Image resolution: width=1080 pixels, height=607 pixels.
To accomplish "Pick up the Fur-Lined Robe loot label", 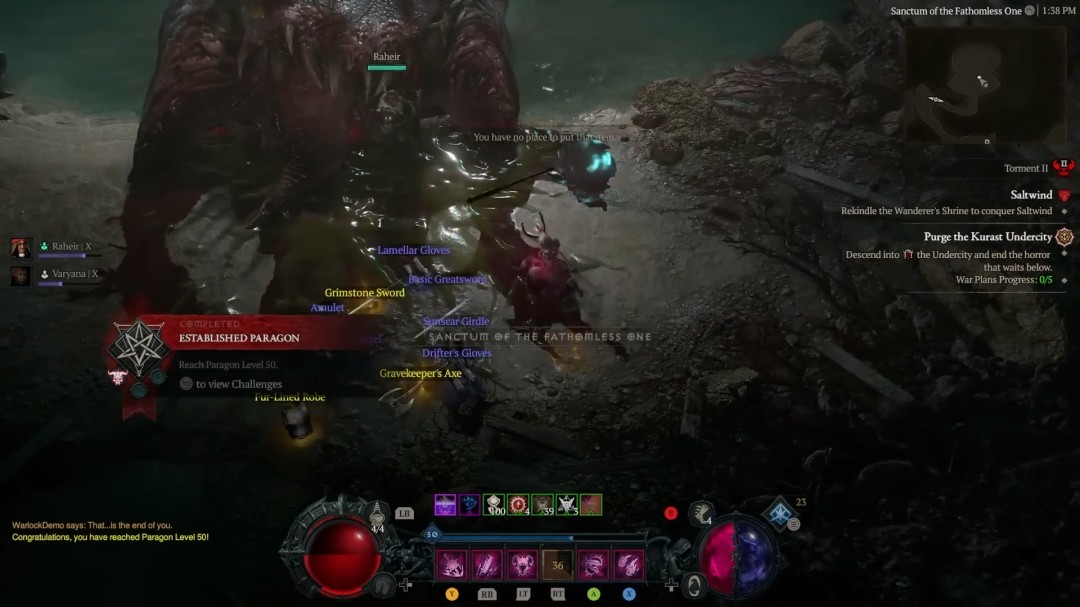I will (290, 398).
